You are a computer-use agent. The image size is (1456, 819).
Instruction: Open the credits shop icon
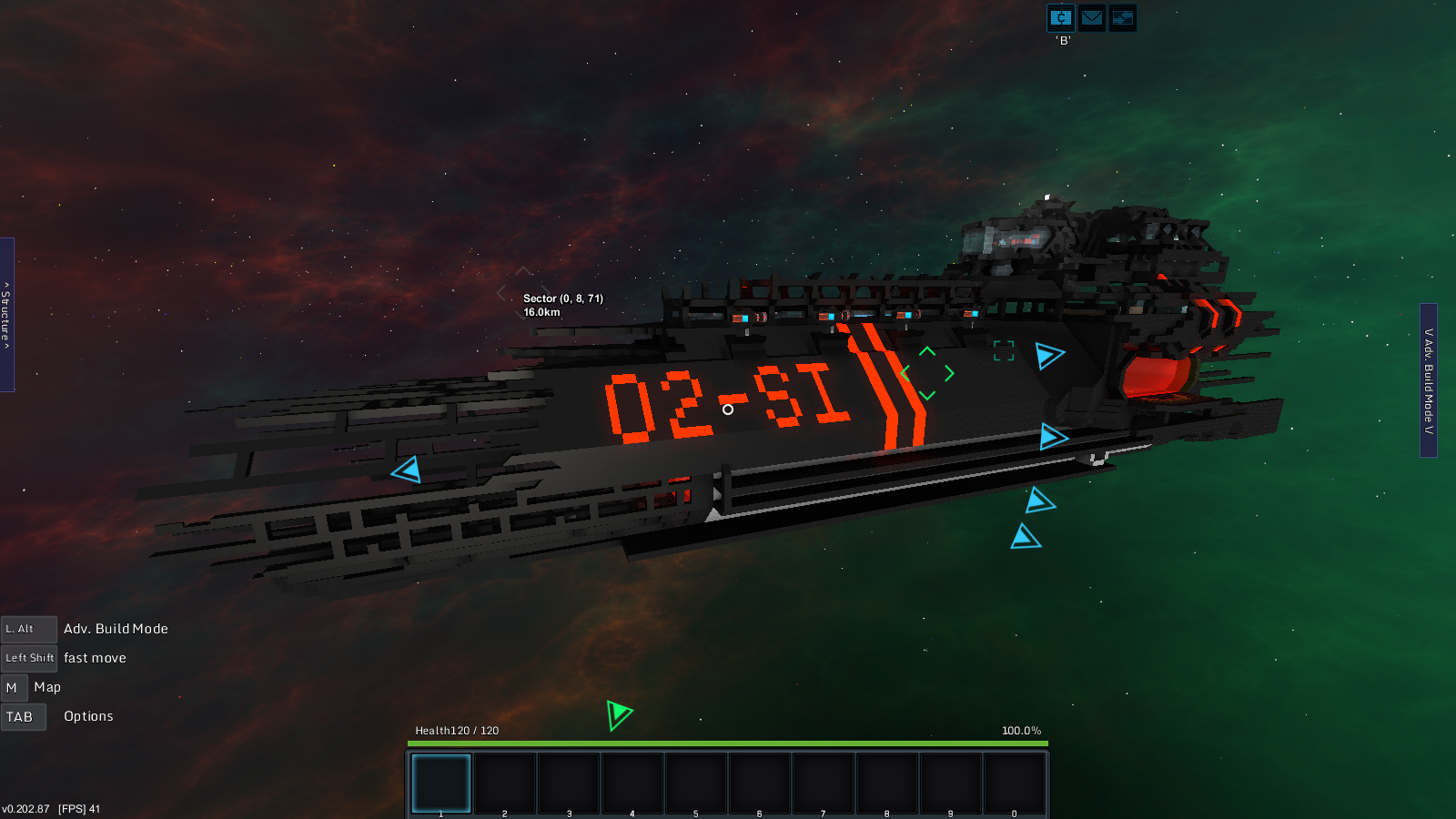(1061, 18)
